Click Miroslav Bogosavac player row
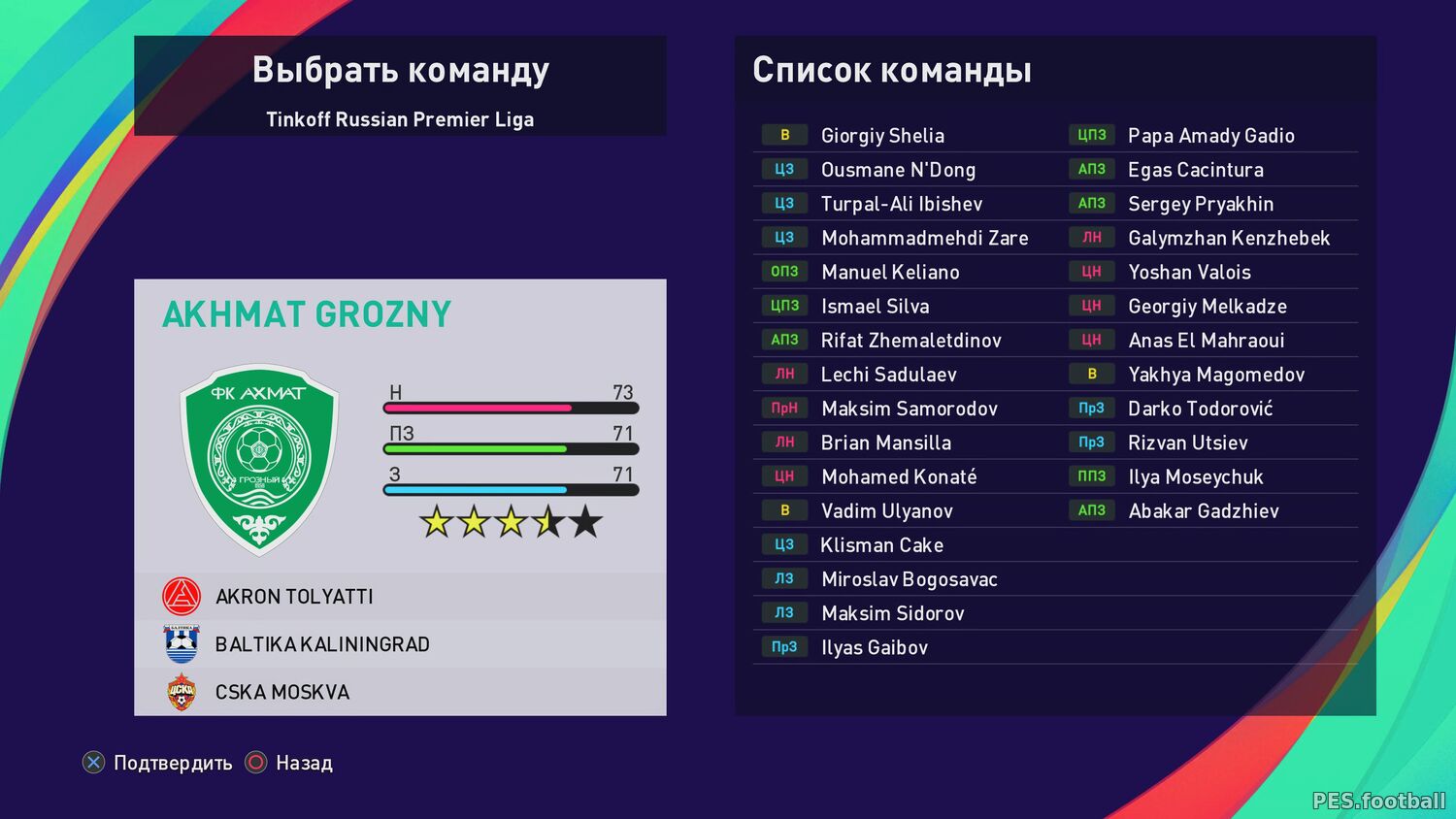 pyautogui.click(x=909, y=579)
